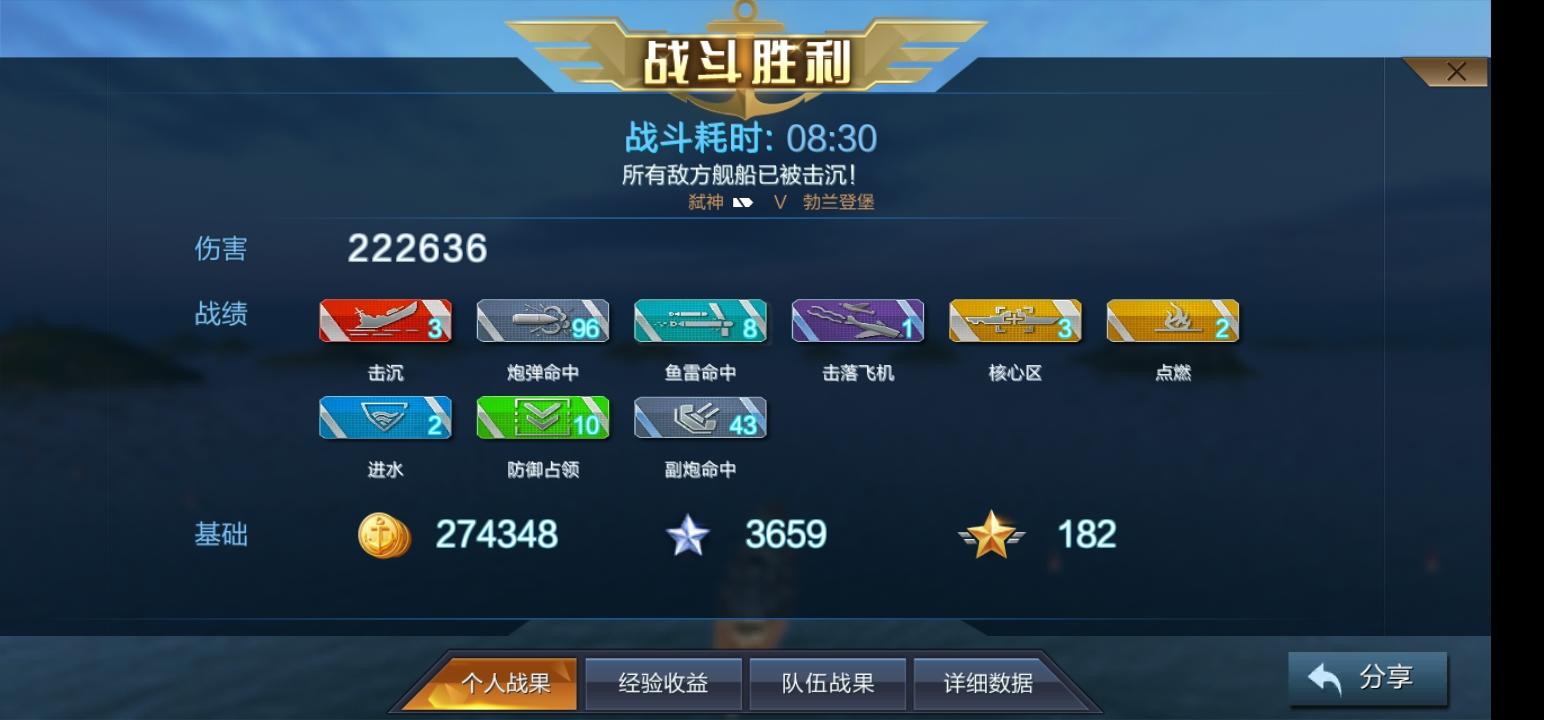Select the 防御占领 defense capture badge

coord(542,419)
